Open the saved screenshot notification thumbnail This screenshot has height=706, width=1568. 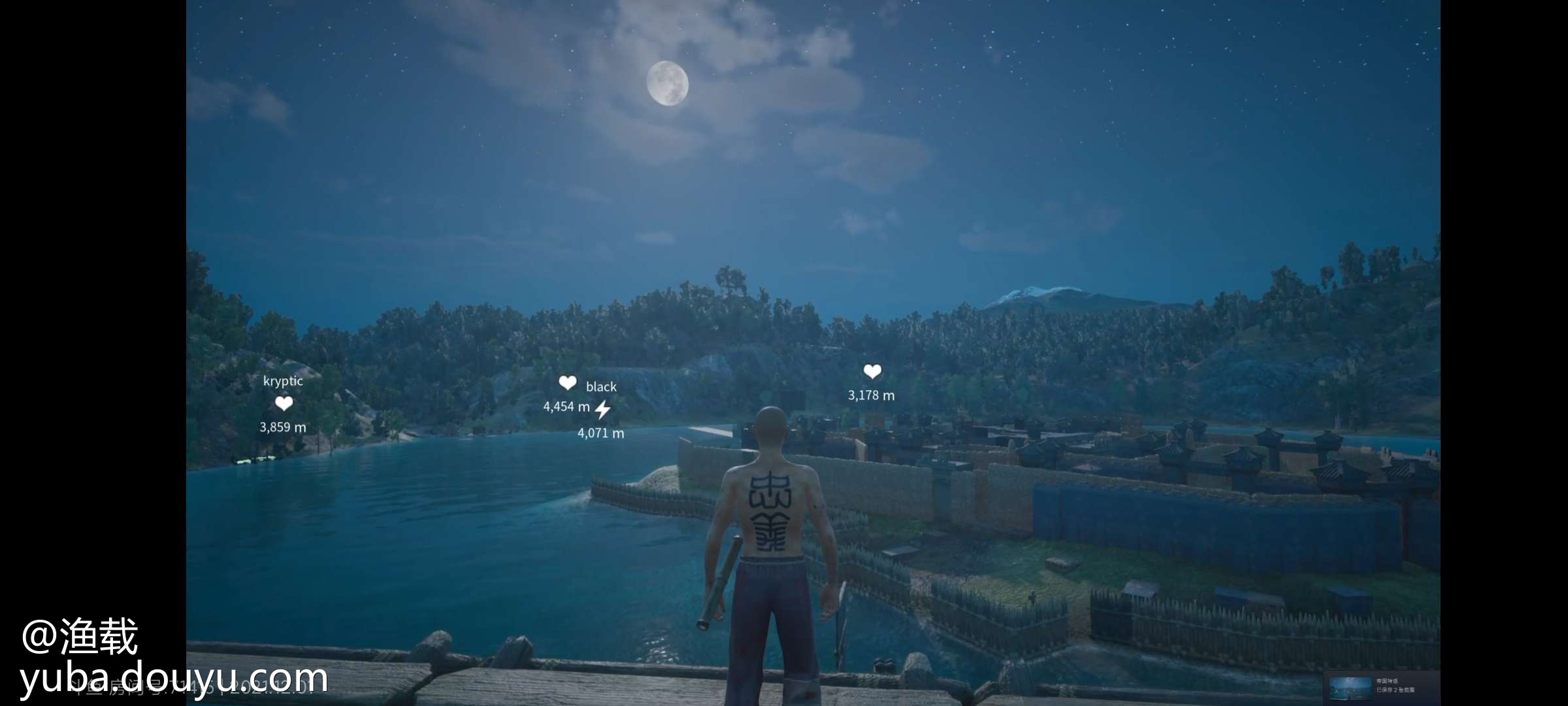pyautogui.click(x=1350, y=686)
